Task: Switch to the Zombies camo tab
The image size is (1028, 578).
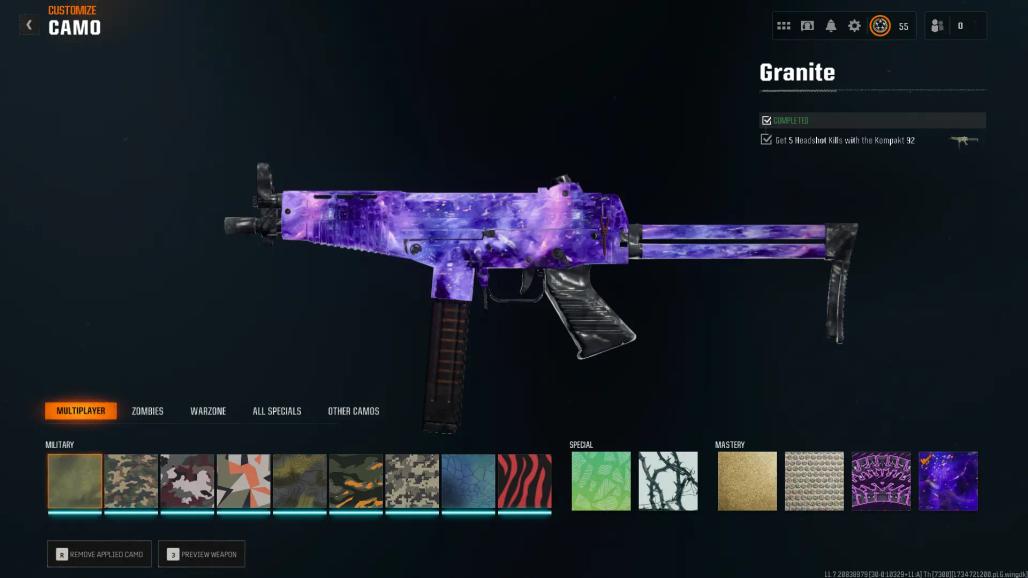Action: pos(147,411)
